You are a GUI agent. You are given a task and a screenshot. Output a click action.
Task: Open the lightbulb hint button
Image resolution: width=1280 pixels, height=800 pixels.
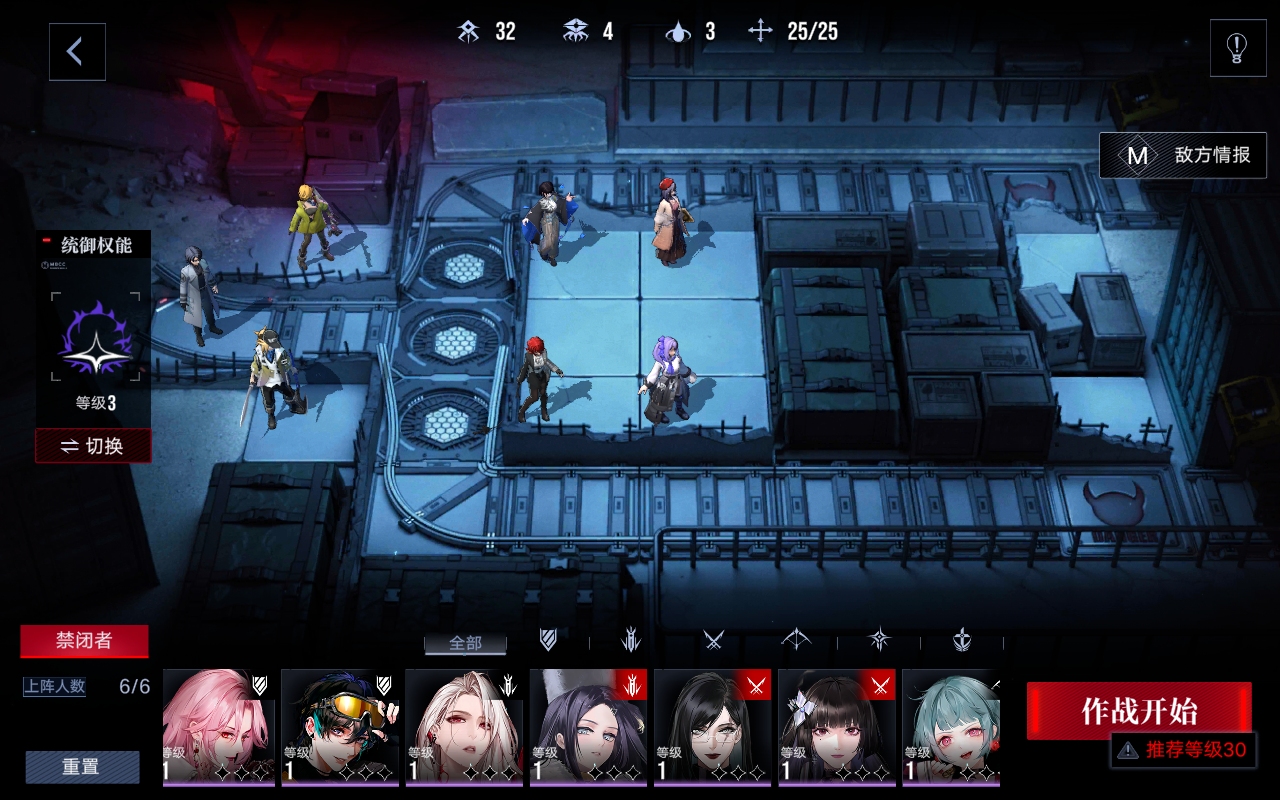(1237, 48)
